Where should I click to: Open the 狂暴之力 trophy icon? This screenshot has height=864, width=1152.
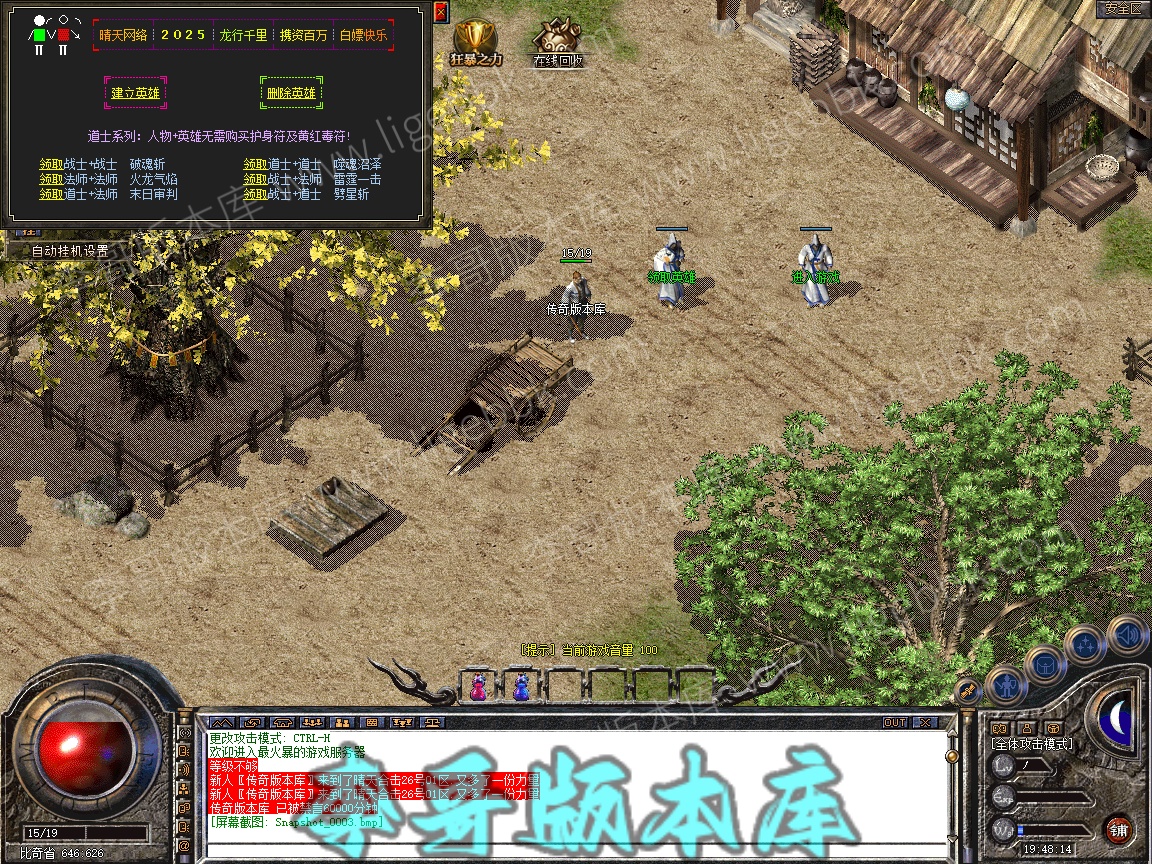[475, 41]
